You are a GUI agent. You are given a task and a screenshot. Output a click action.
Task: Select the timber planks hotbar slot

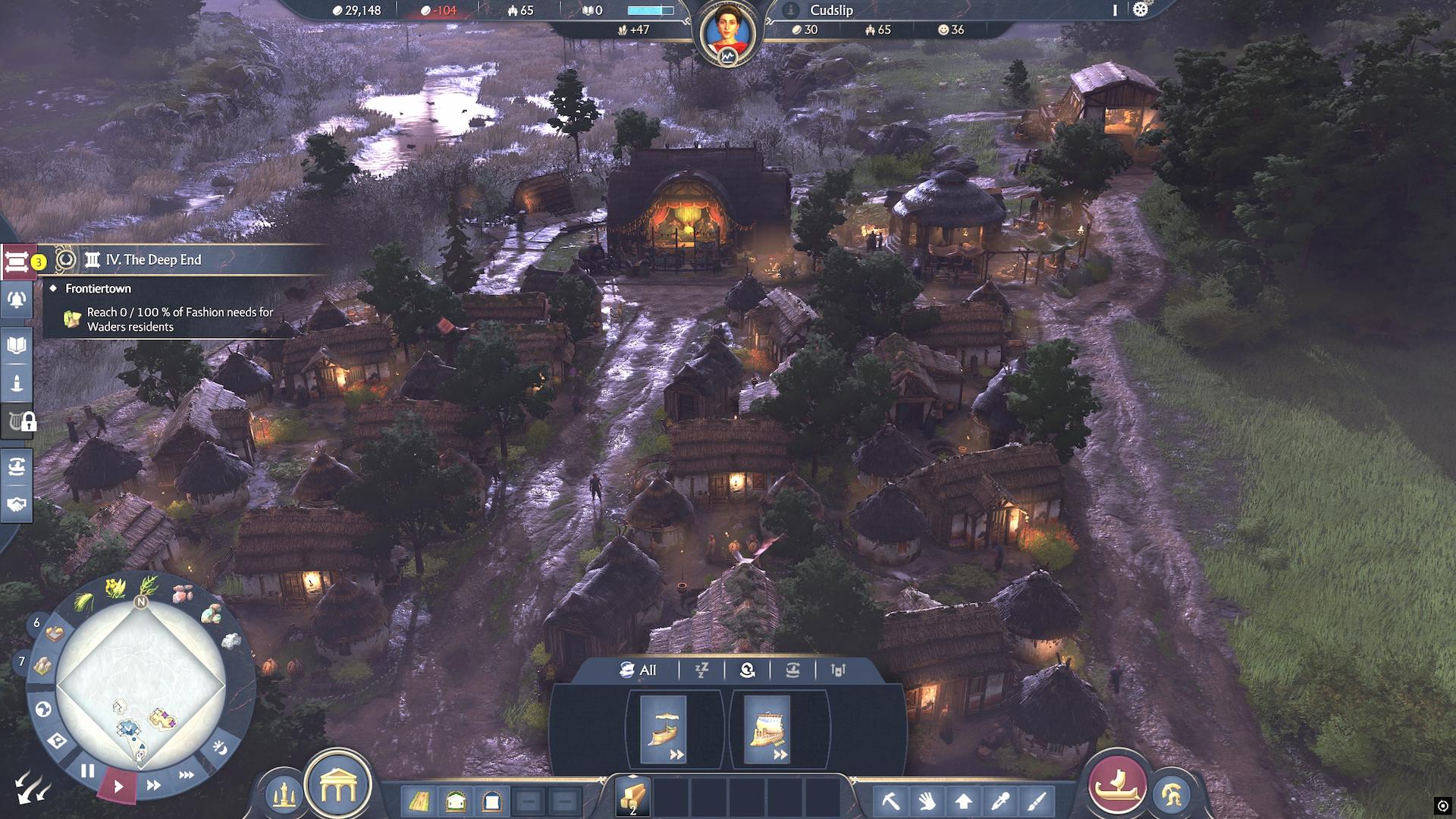click(x=632, y=796)
